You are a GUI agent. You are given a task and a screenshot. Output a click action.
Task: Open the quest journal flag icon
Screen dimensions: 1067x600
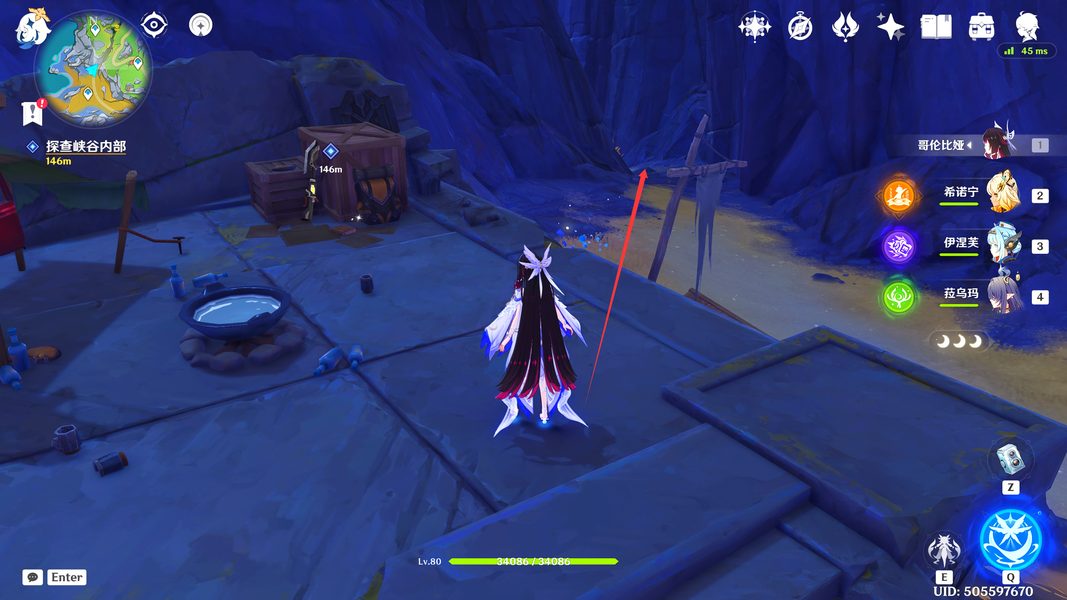[32, 113]
